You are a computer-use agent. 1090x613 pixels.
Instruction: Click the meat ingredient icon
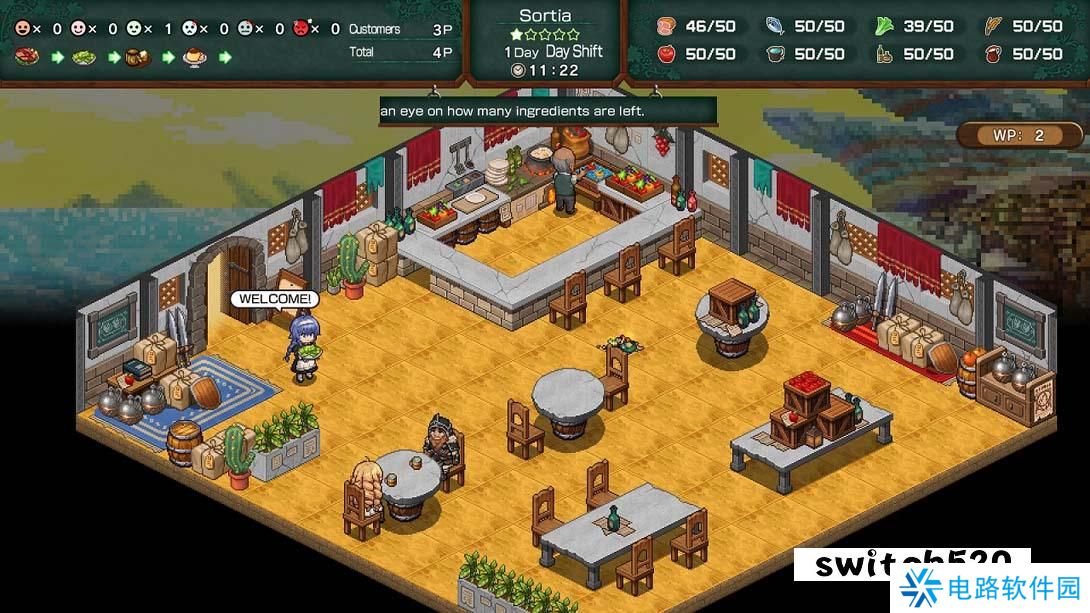tap(666, 26)
